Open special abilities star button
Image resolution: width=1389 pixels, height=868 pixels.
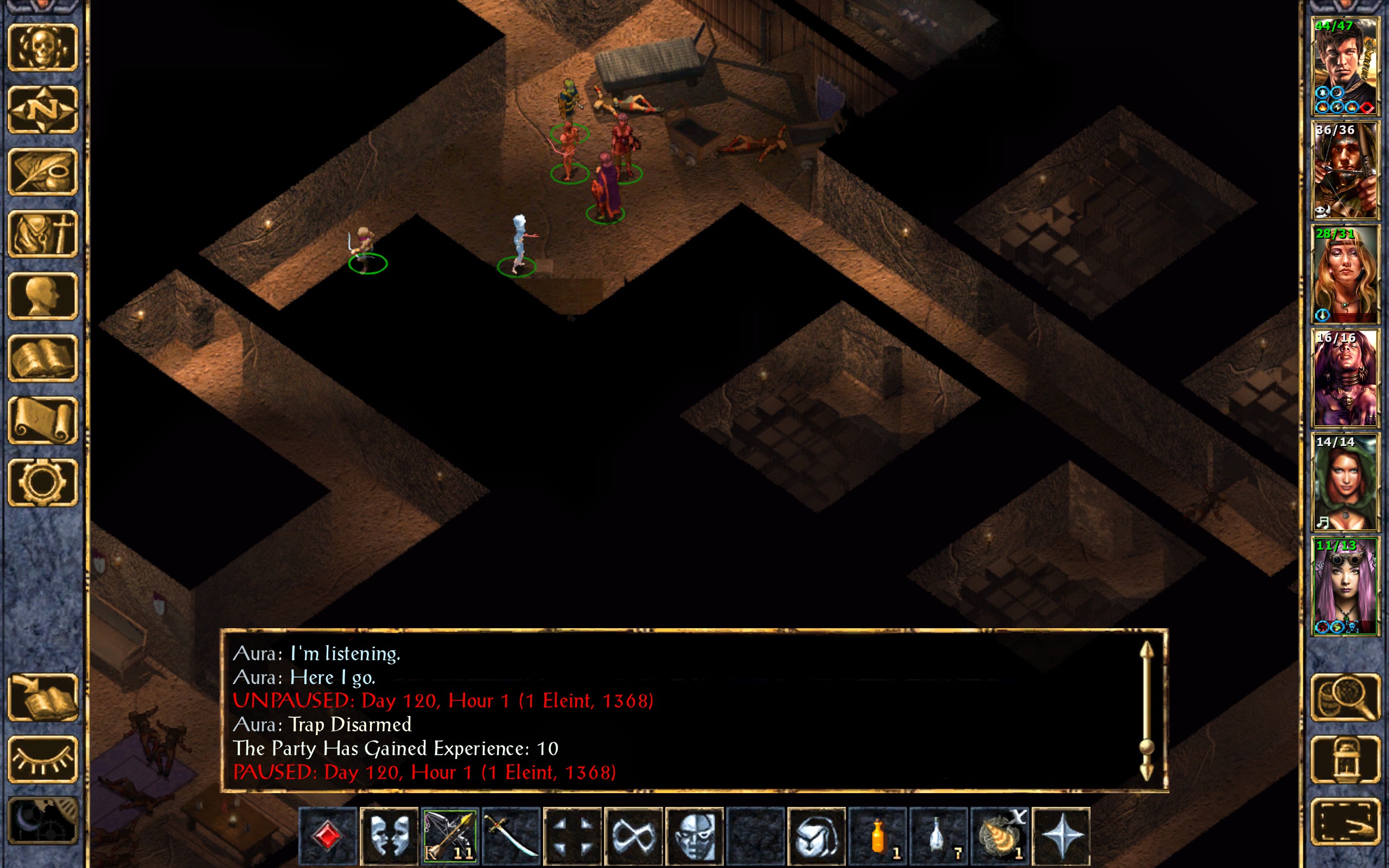(x=1061, y=835)
